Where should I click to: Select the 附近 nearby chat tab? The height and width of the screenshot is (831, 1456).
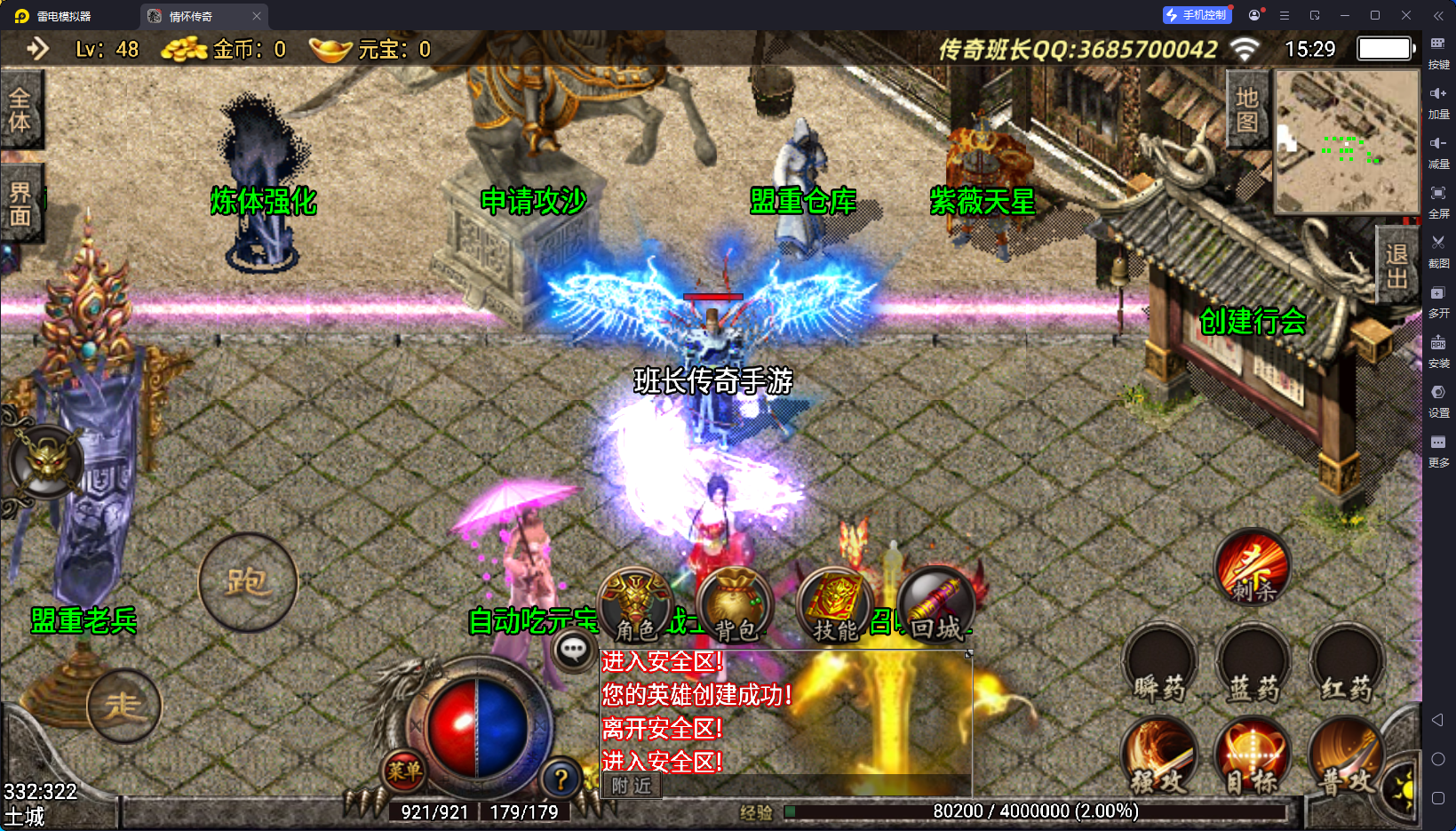632,786
